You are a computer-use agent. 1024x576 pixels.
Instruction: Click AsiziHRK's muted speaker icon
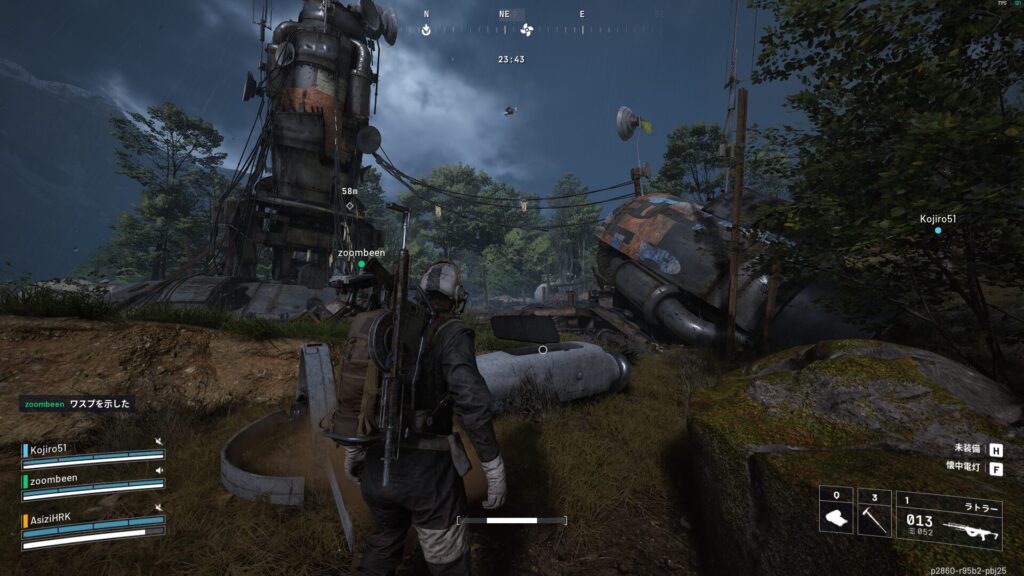click(x=159, y=507)
